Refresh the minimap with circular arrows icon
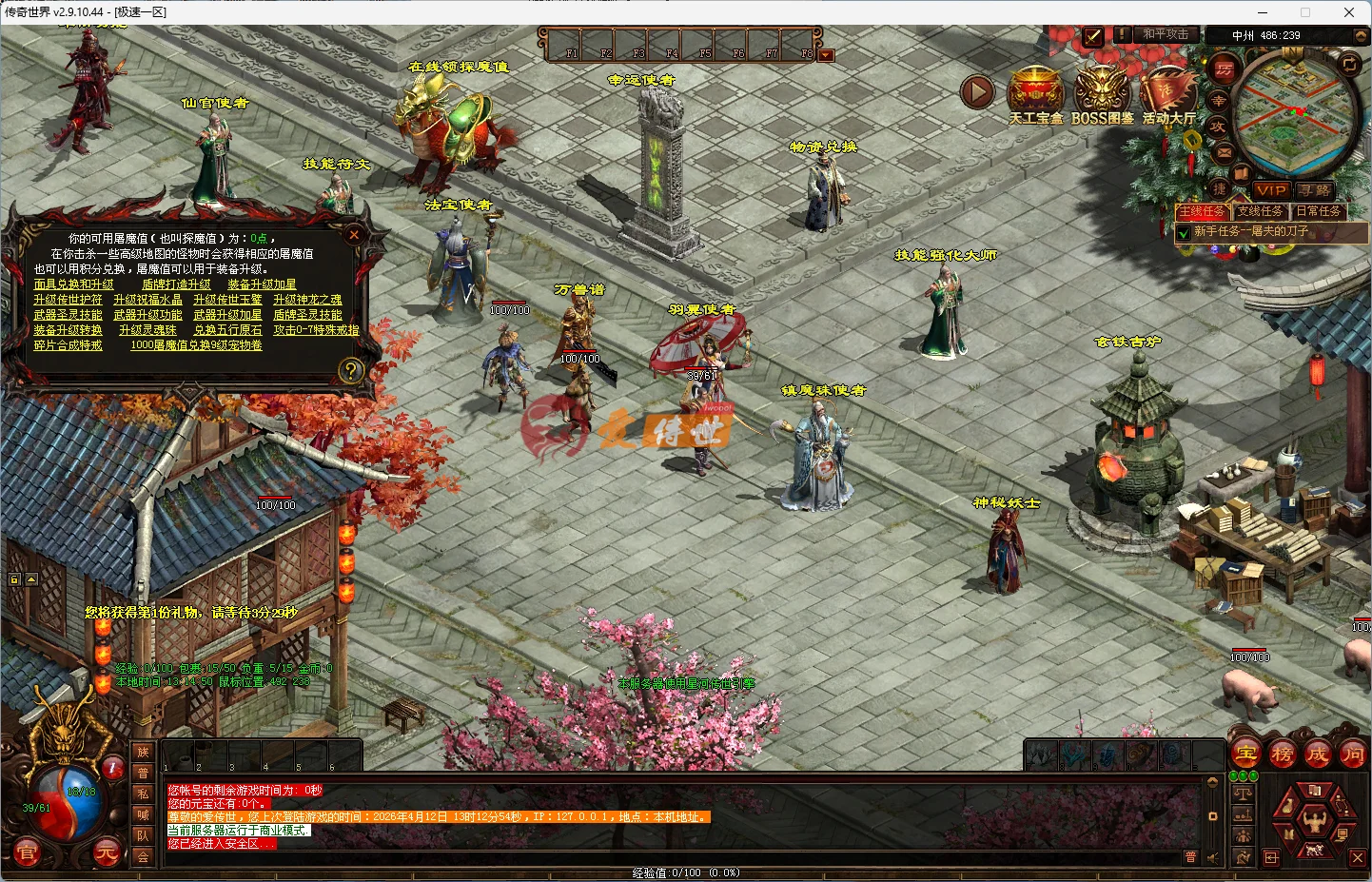This screenshot has width=1372, height=882. 1350,64
